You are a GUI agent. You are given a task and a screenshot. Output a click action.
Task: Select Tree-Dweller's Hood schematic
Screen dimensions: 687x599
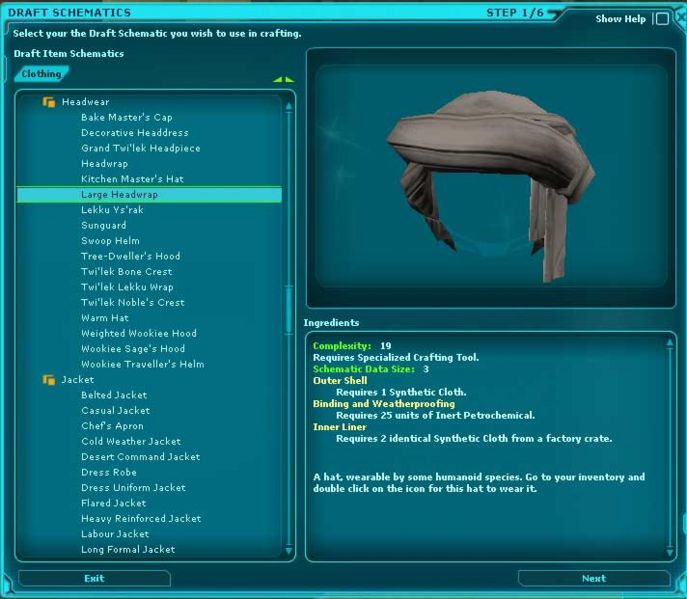pos(130,256)
